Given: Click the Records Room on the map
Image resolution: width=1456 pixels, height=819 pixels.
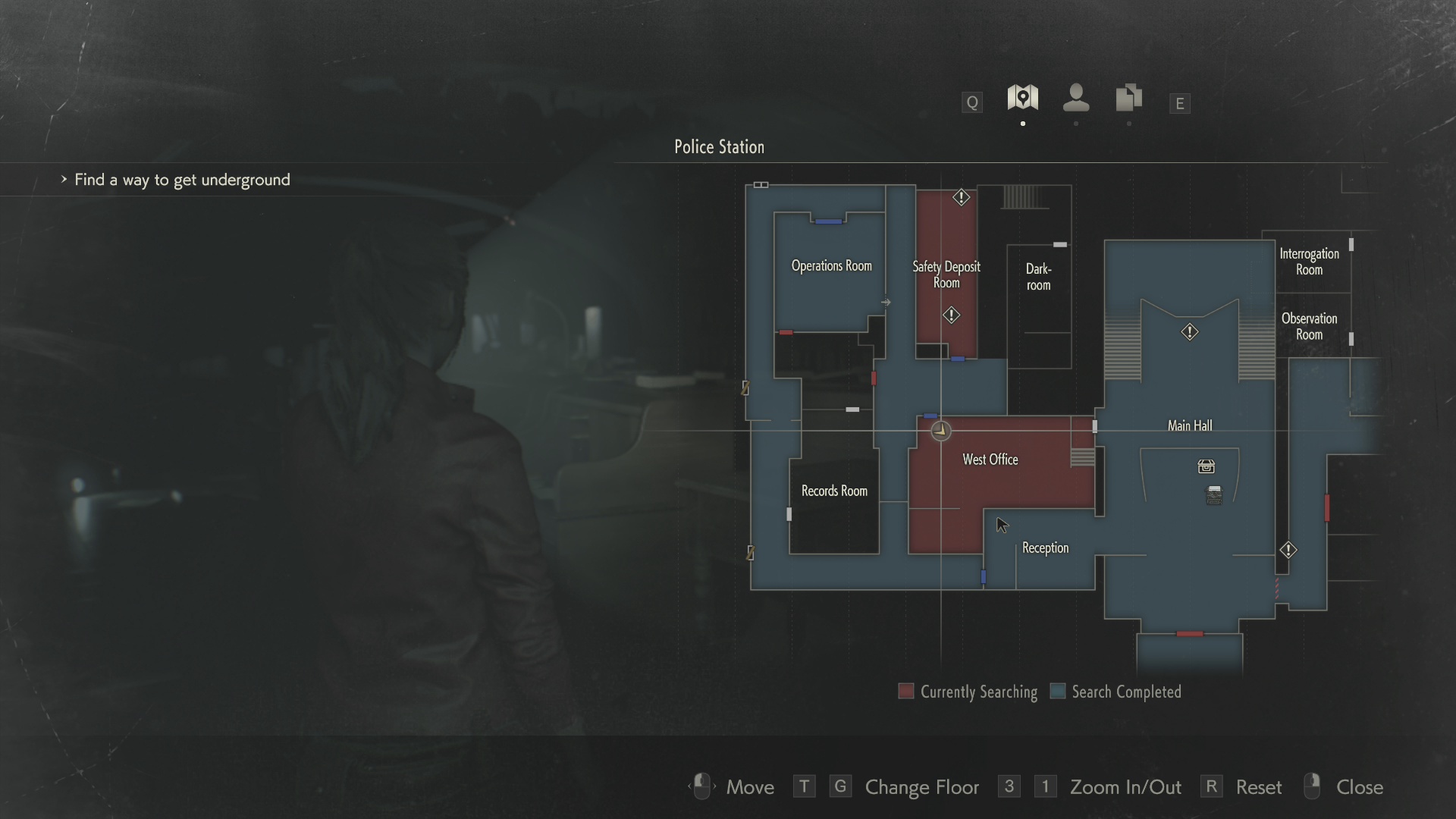Looking at the screenshot, I should click(x=834, y=491).
